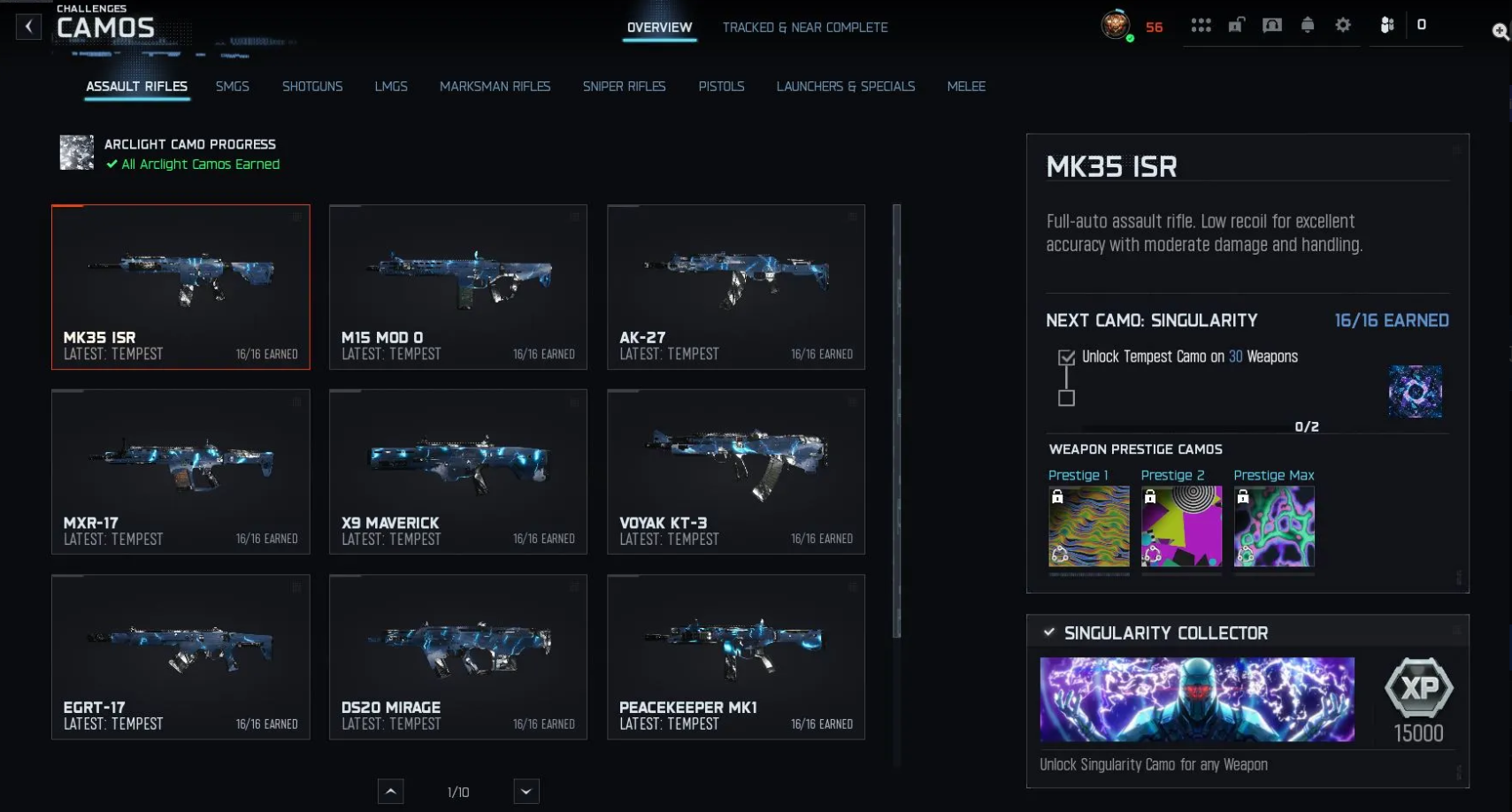
Task: Go to previous page with the up chevron
Action: (x=390, y=791)
